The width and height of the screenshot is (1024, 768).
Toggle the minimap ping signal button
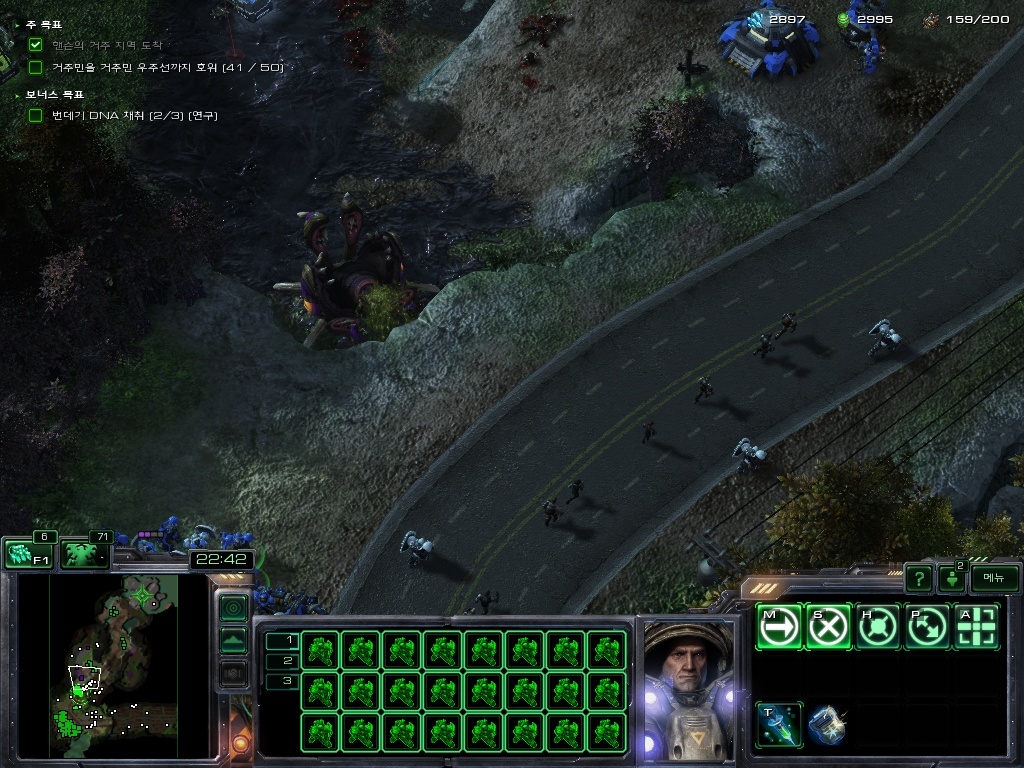(x=233, y=607)
